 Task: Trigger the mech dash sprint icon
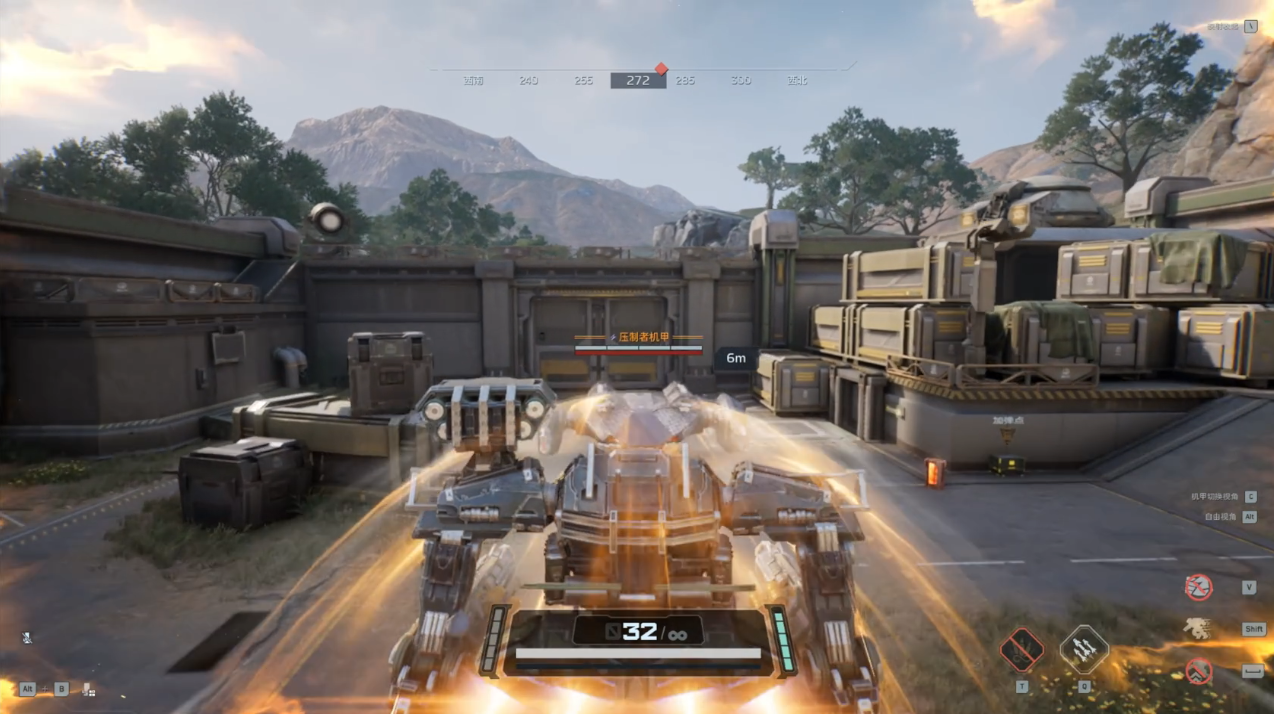pyautogui.click(x=1197, y=628)
